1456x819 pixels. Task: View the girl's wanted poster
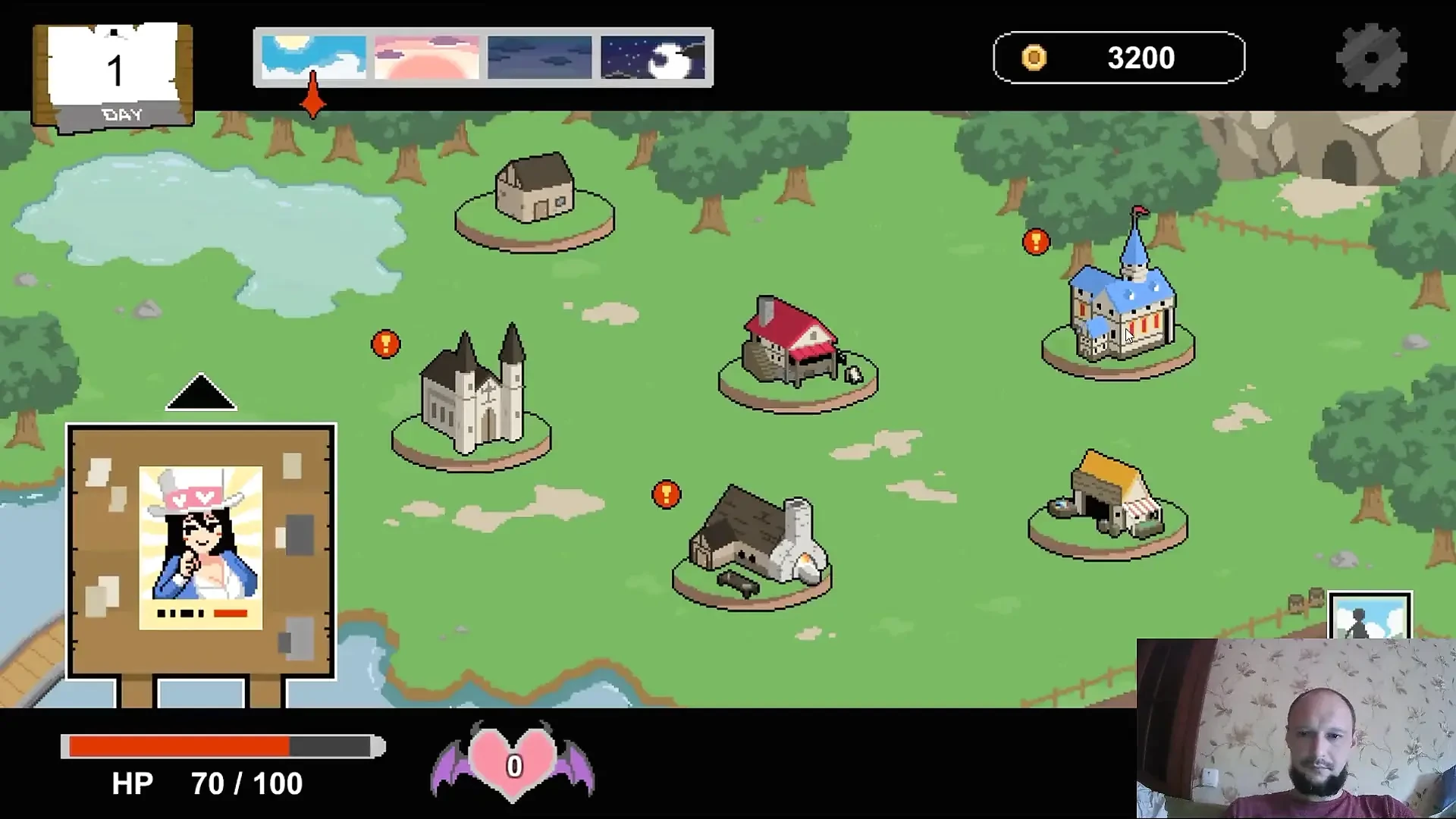point(201,548)
